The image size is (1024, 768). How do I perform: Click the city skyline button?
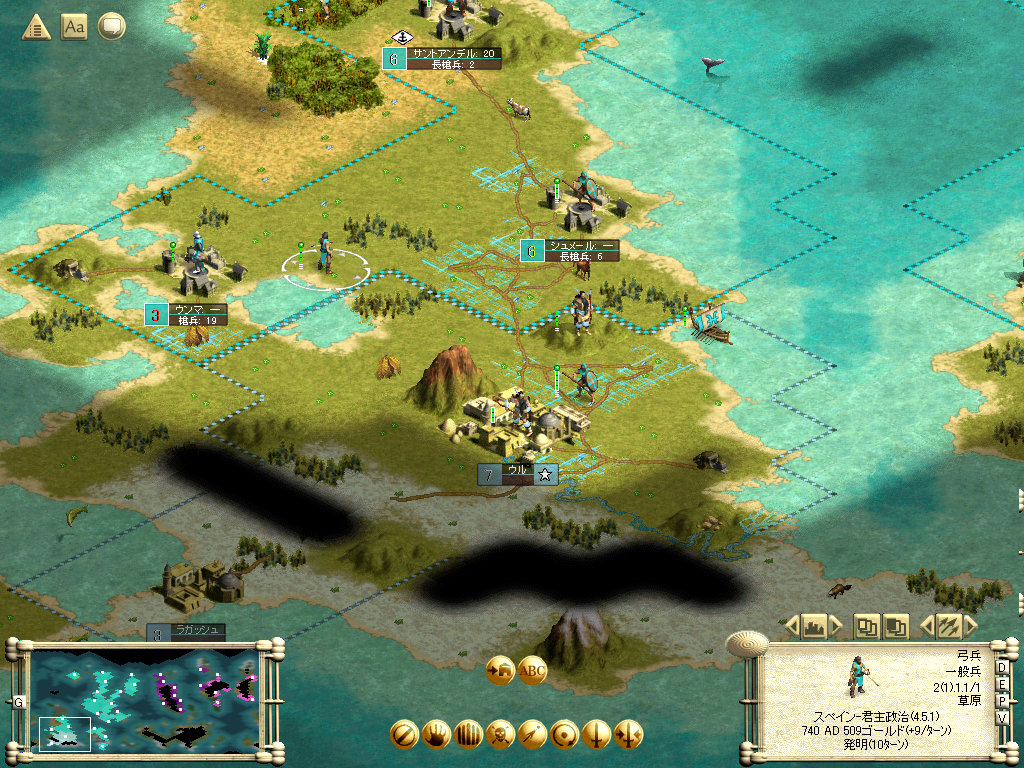(813, 627)
